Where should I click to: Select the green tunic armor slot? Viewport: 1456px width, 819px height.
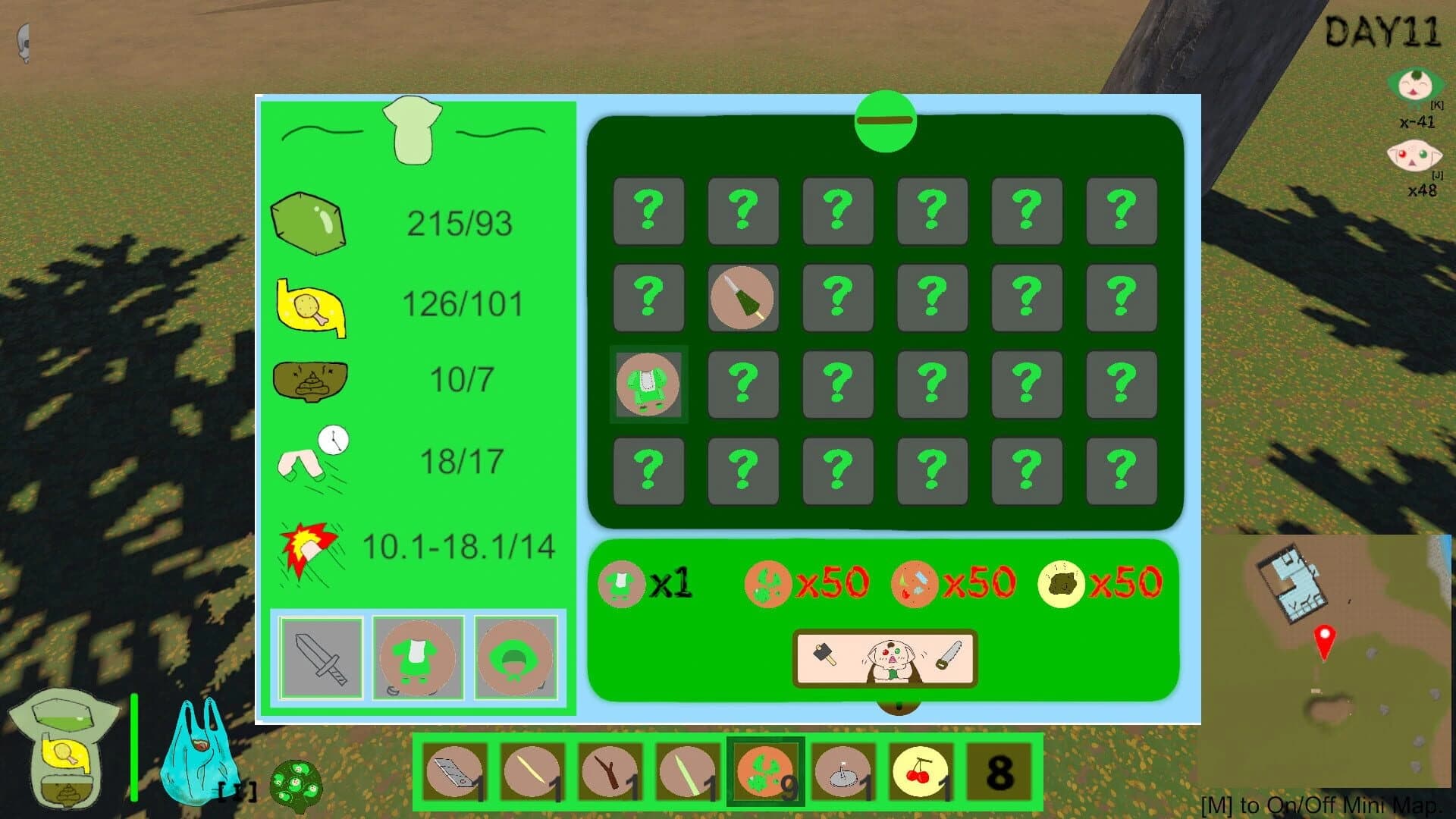(x=419, y=657)
